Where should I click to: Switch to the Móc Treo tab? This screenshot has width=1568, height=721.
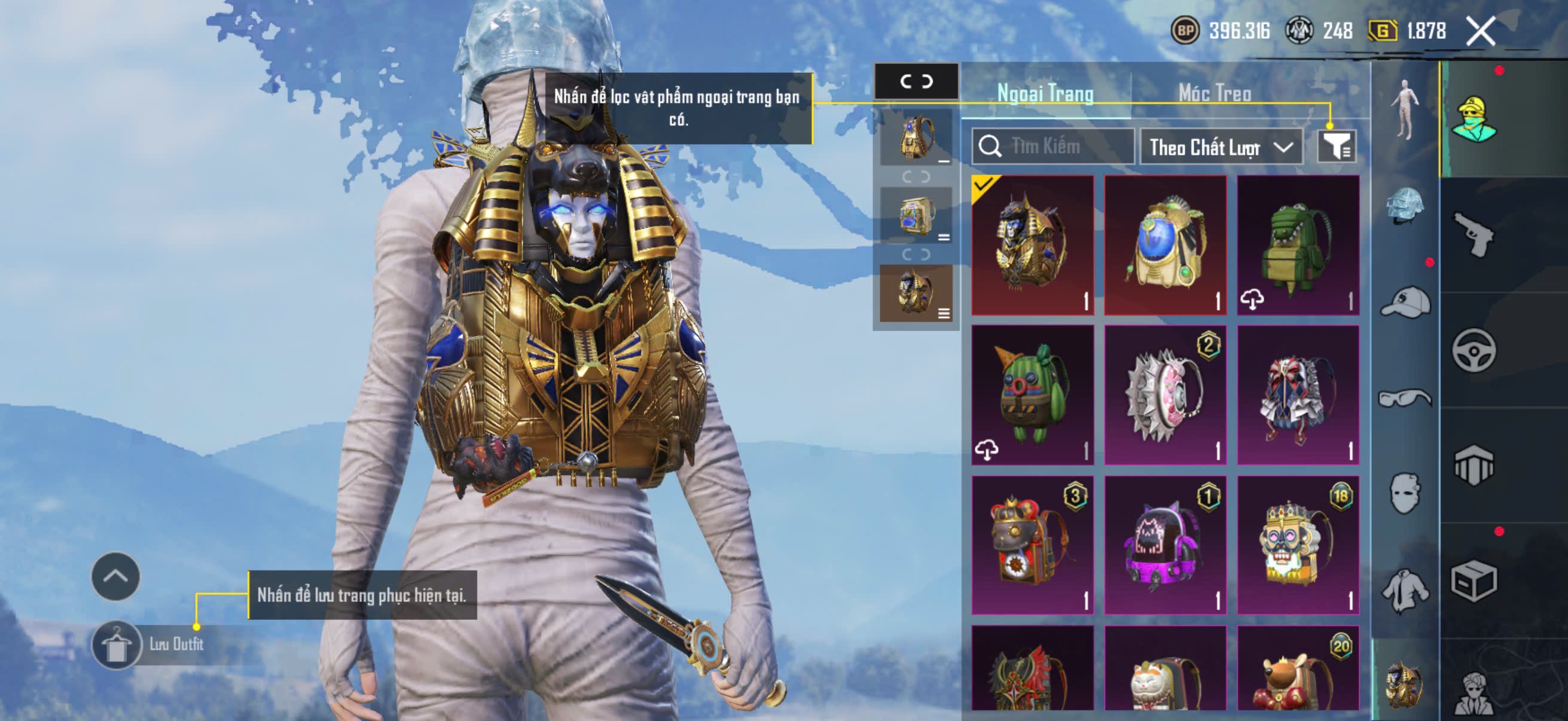1215,93
